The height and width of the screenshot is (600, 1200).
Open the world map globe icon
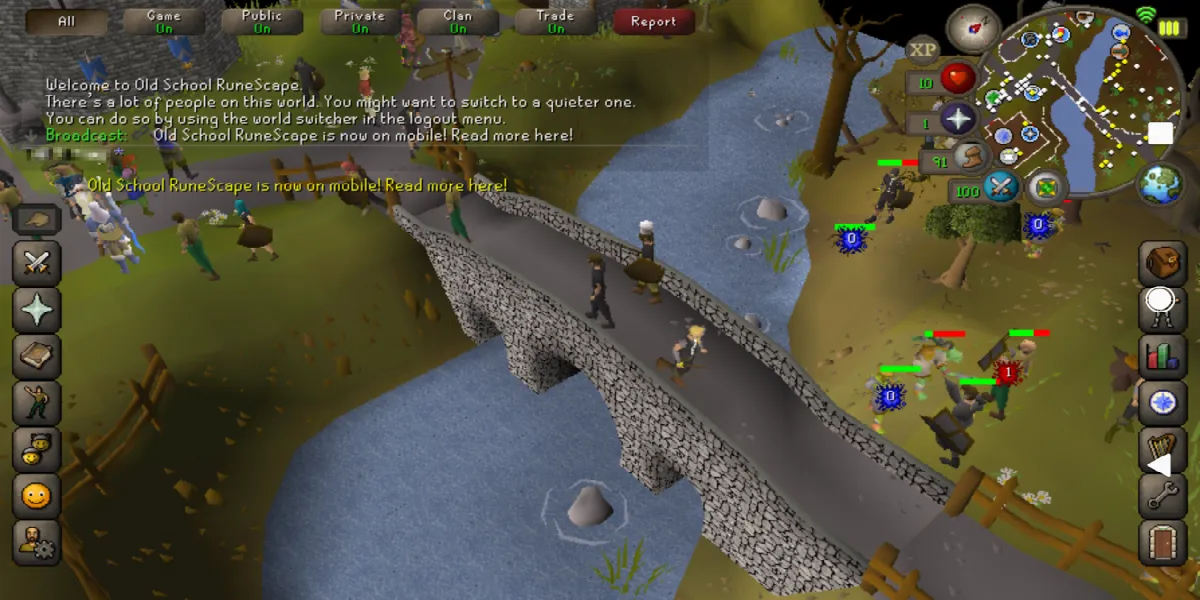[x=1160, y=185]
